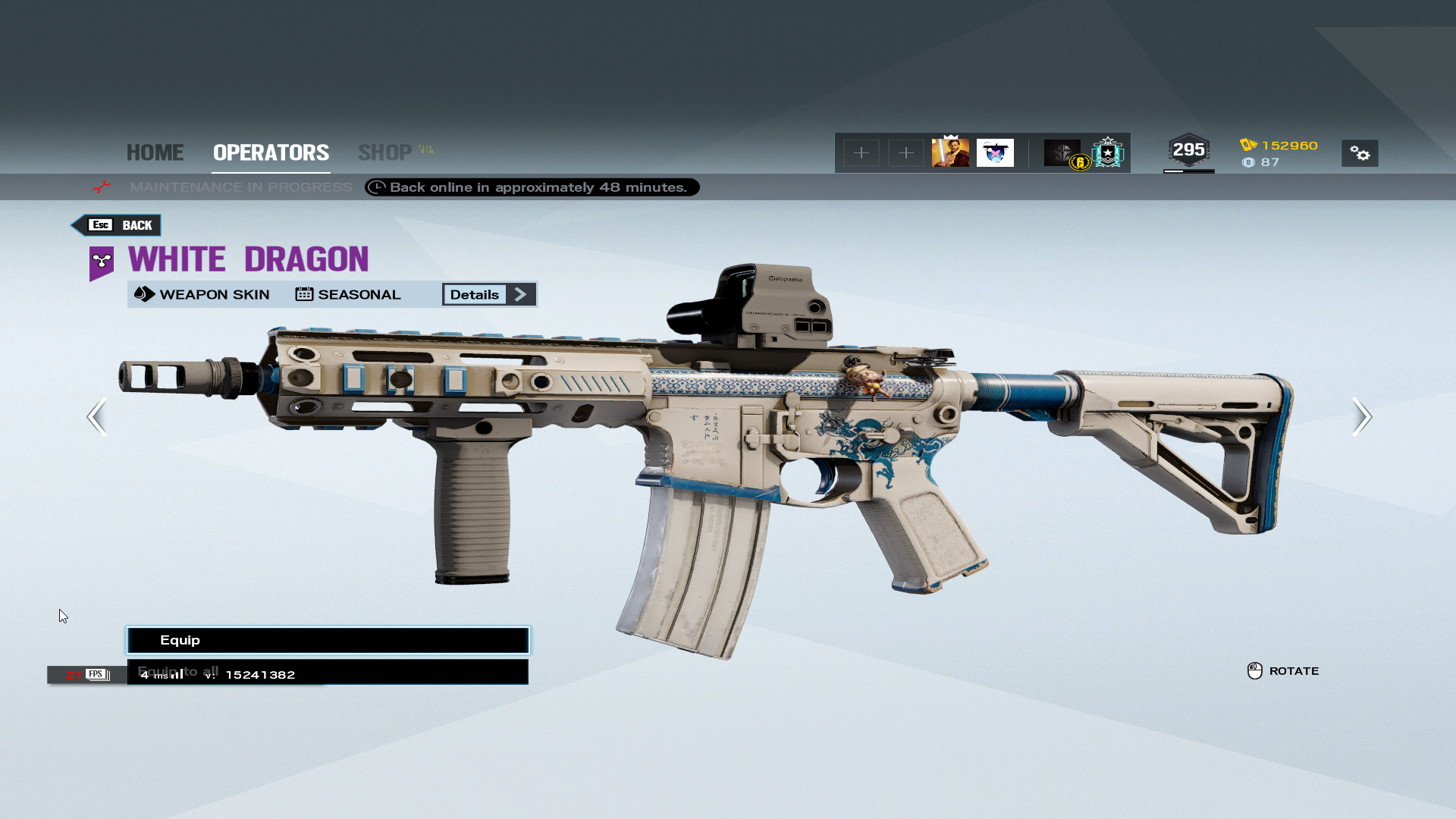
Task: Click the dark player profile avatar
Action: [1062, 152]
